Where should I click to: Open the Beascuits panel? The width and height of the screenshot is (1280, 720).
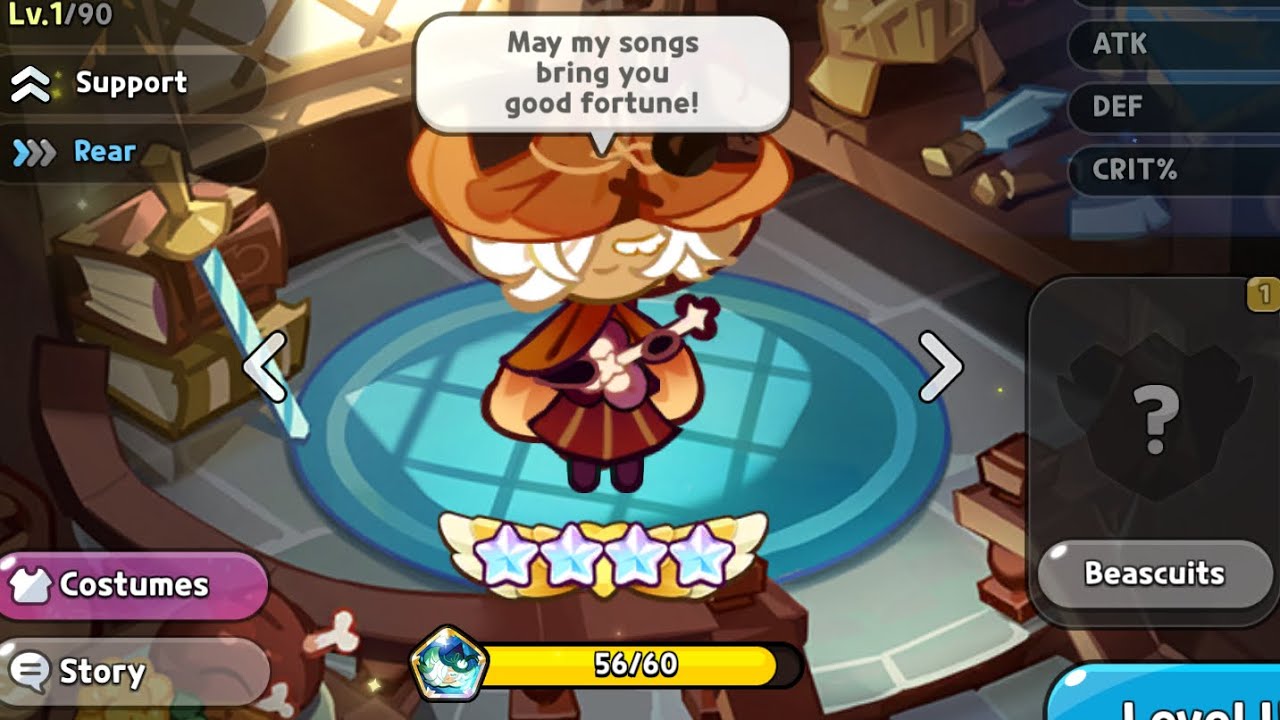1154,574
